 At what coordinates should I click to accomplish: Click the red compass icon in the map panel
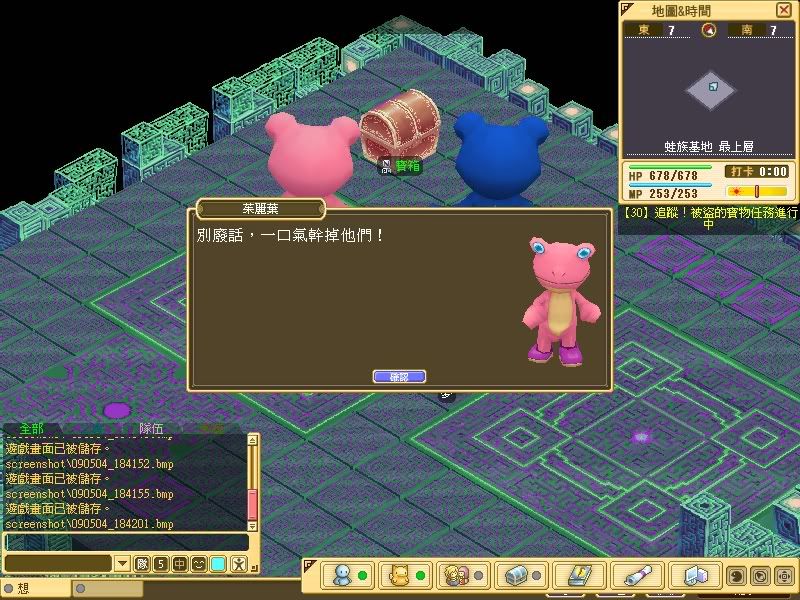point(709,31)
